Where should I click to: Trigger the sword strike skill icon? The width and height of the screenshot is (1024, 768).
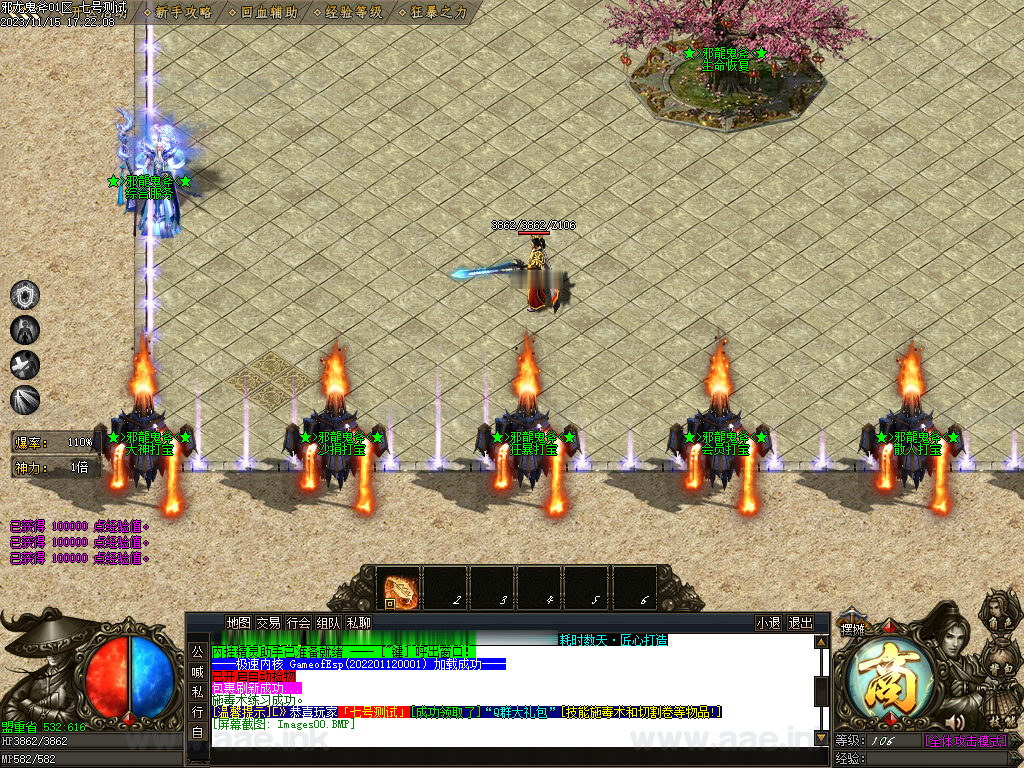pyautogui.click(x=25, y=365)
